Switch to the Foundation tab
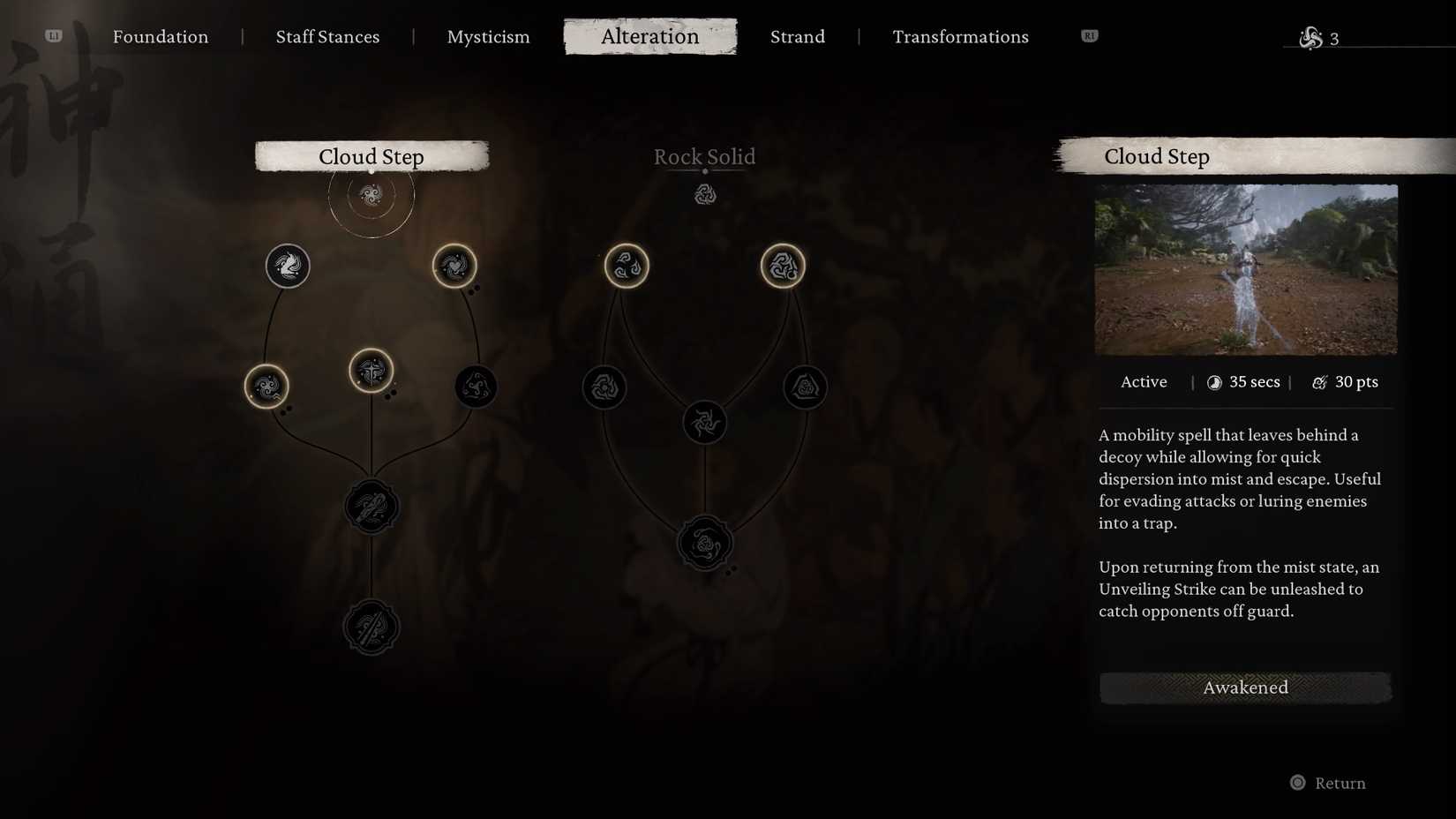 tap(160, 36)
